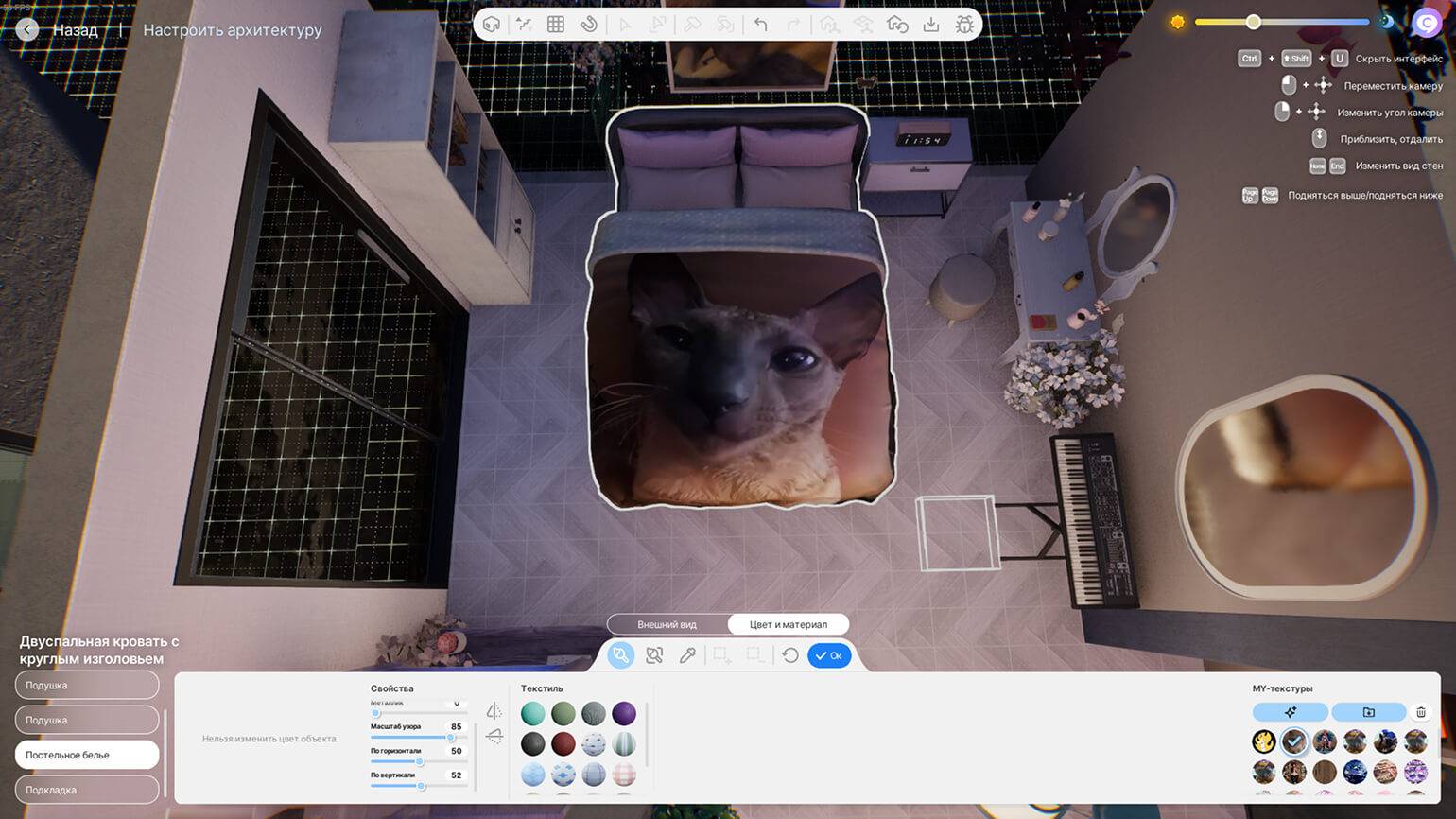This screenshot has height=819, width=1456.
Task: Import a texture with the folder button
Action: (x=1368, y=712)
